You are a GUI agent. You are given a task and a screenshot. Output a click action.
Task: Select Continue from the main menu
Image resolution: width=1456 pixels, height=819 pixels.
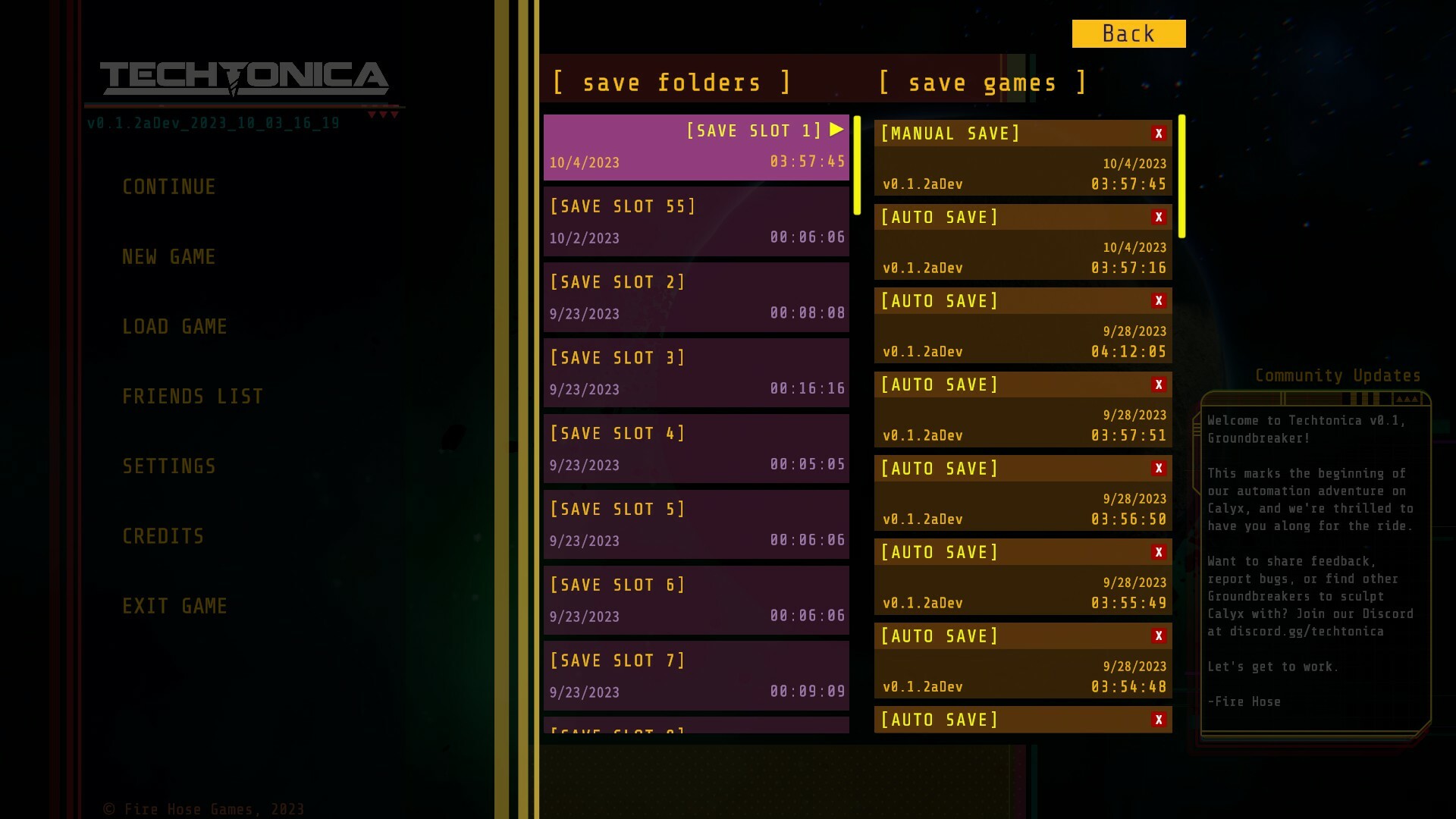pos(168,187)
